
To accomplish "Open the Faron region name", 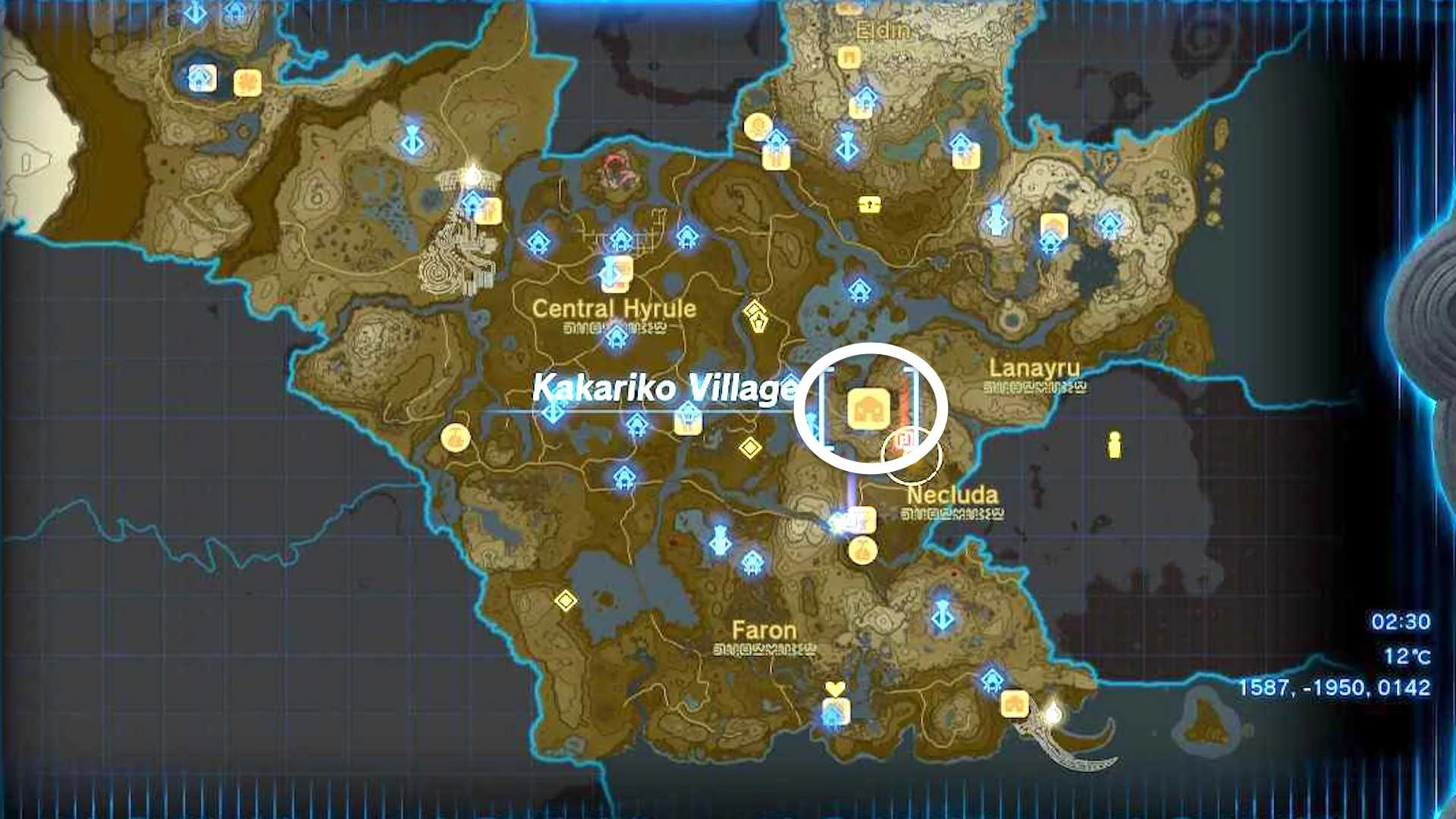I will [x=763, y=629].
